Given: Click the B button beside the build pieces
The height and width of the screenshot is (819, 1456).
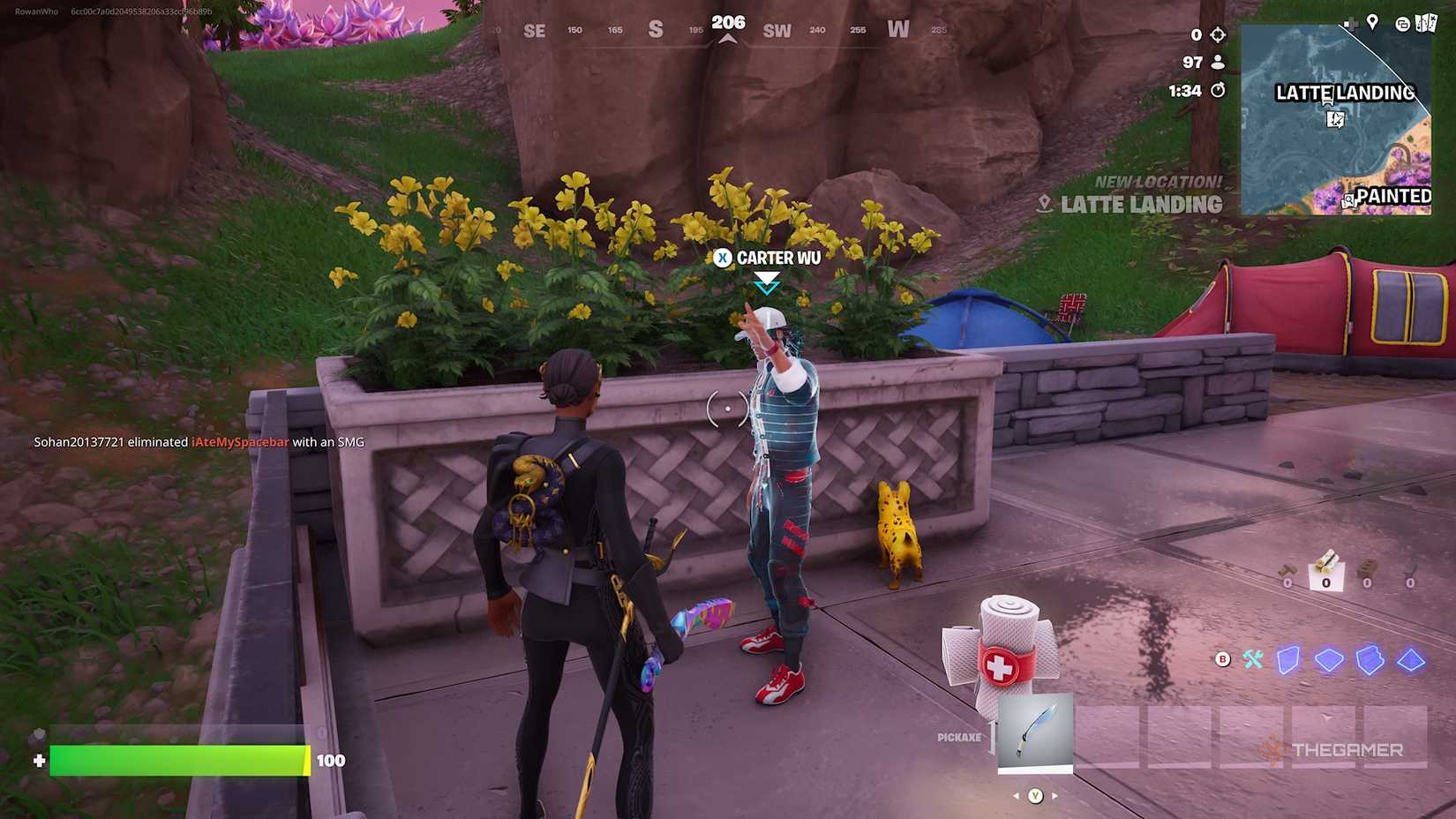Looking at the screenshot, I should [1222, 658].
